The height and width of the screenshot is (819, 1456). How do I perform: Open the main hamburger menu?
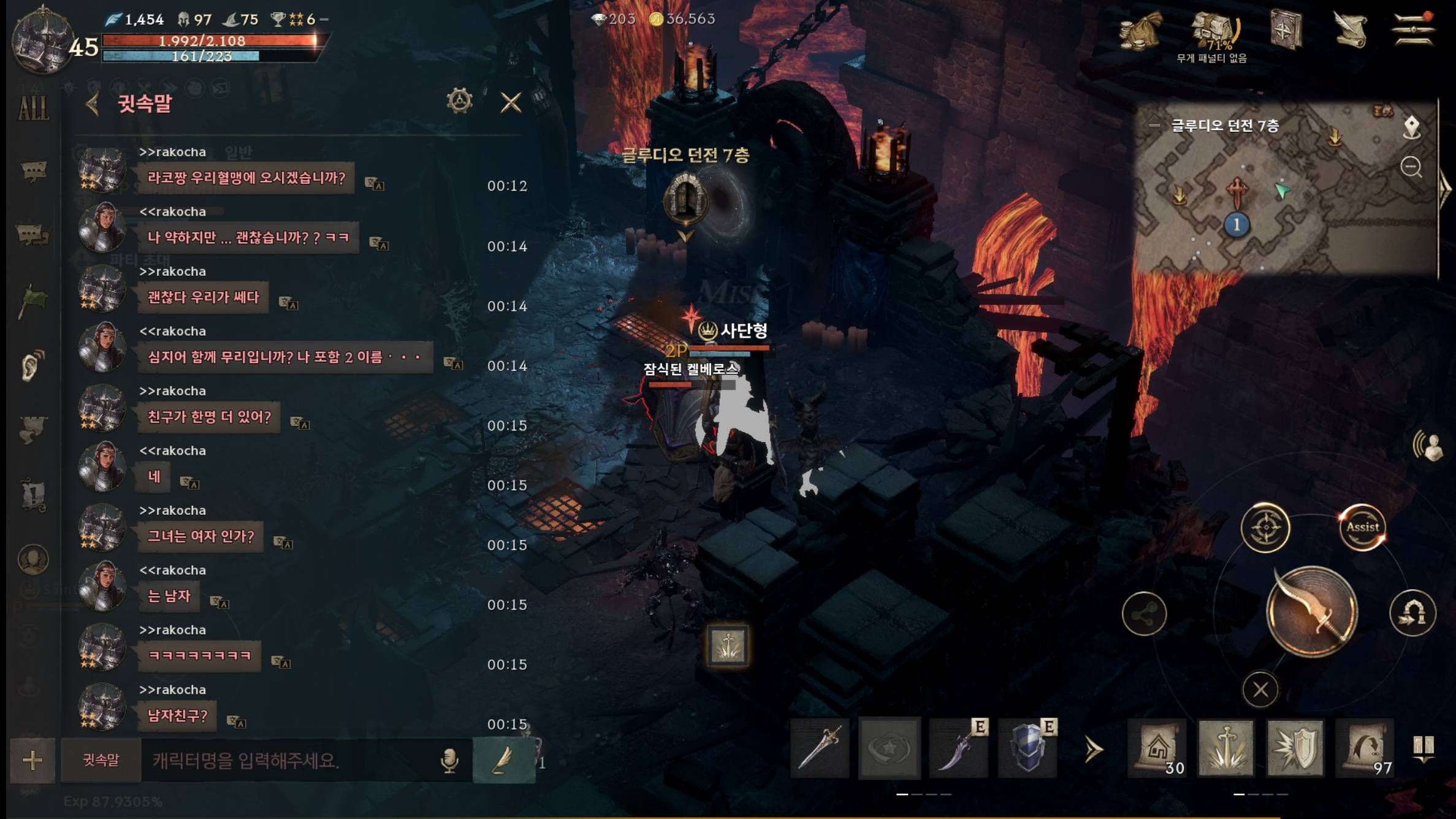coord(1413,29)
